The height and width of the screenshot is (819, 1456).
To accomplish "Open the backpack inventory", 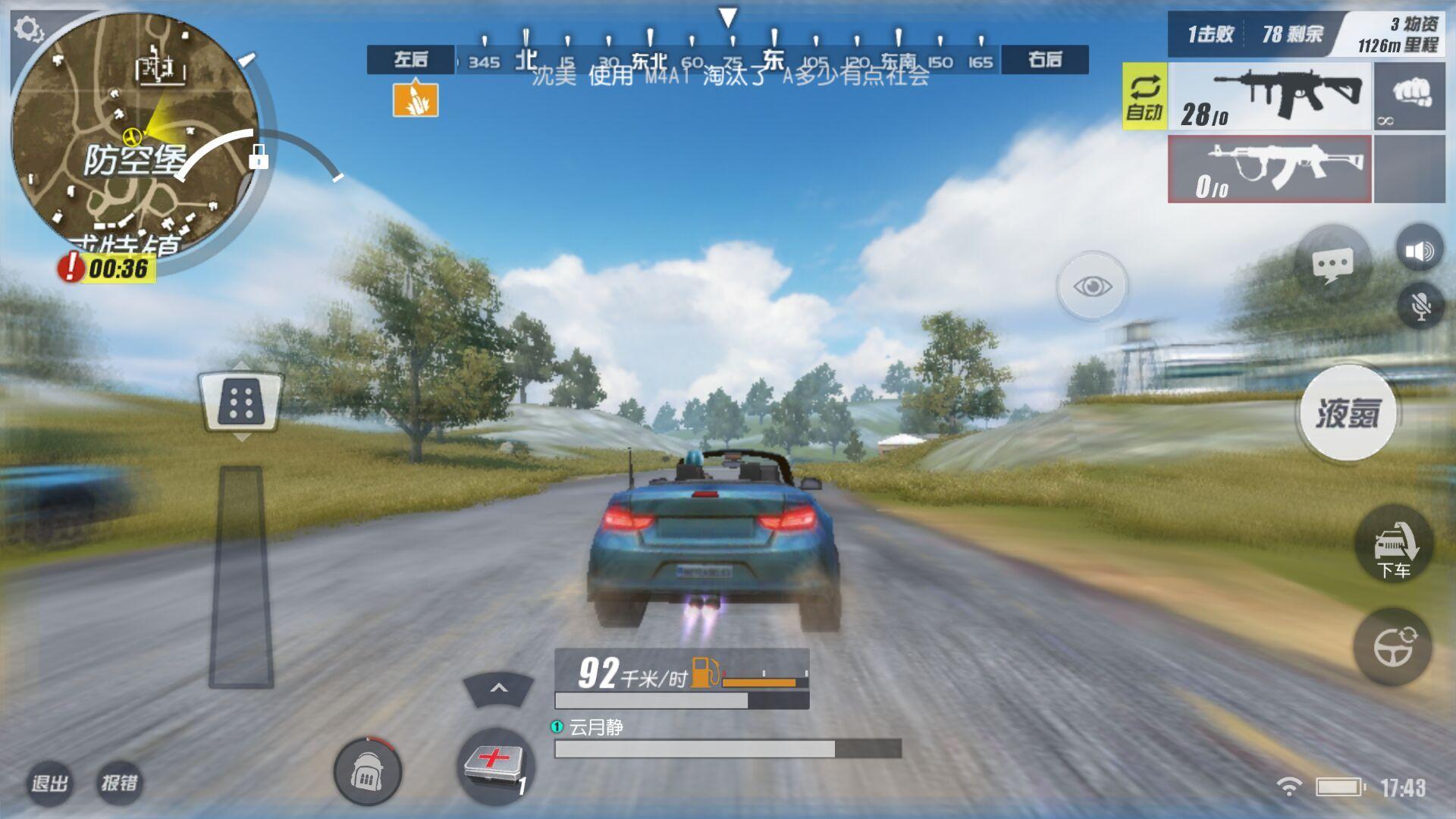I will click(x=368, y=772).
